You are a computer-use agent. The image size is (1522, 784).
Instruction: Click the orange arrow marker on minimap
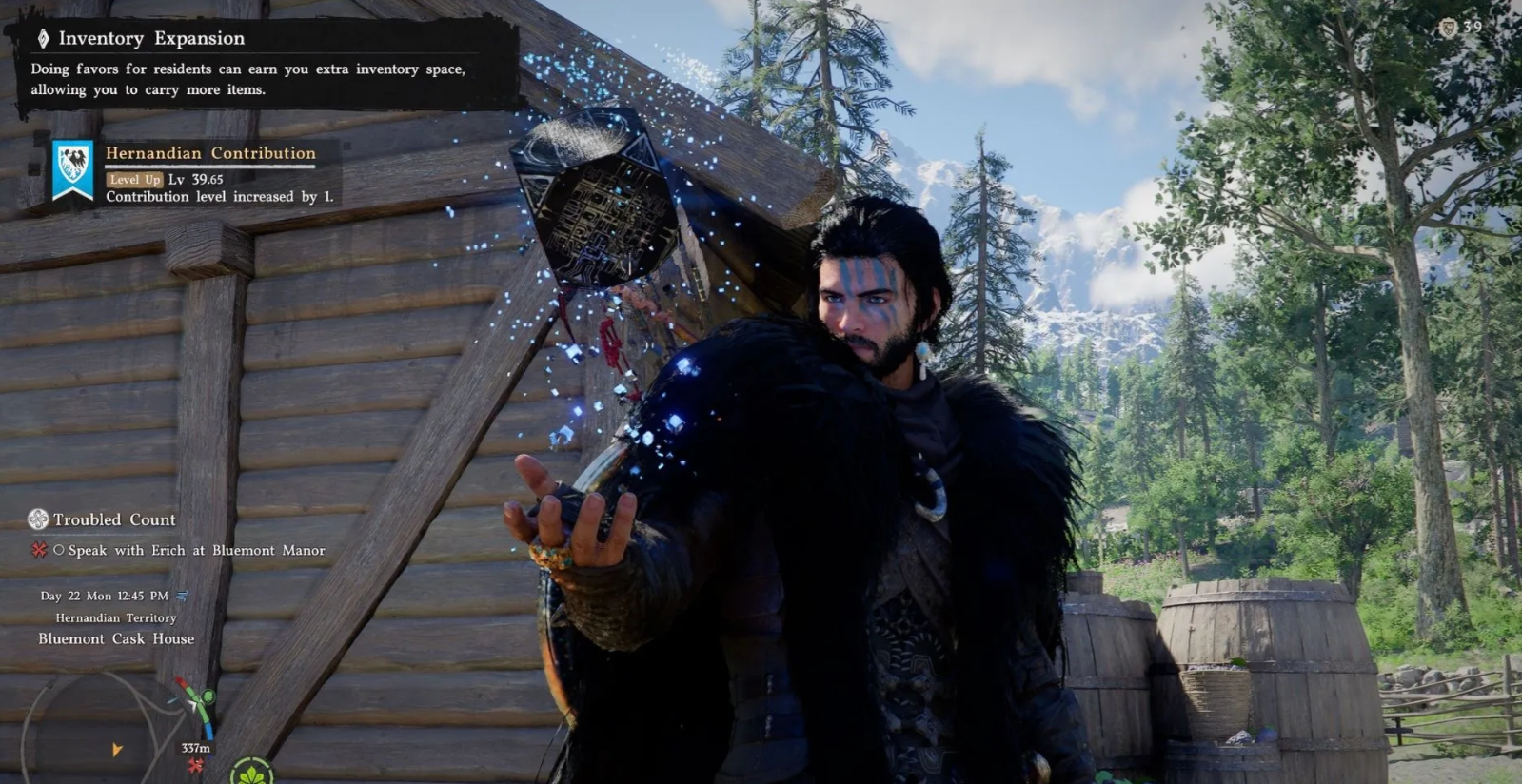116,750
